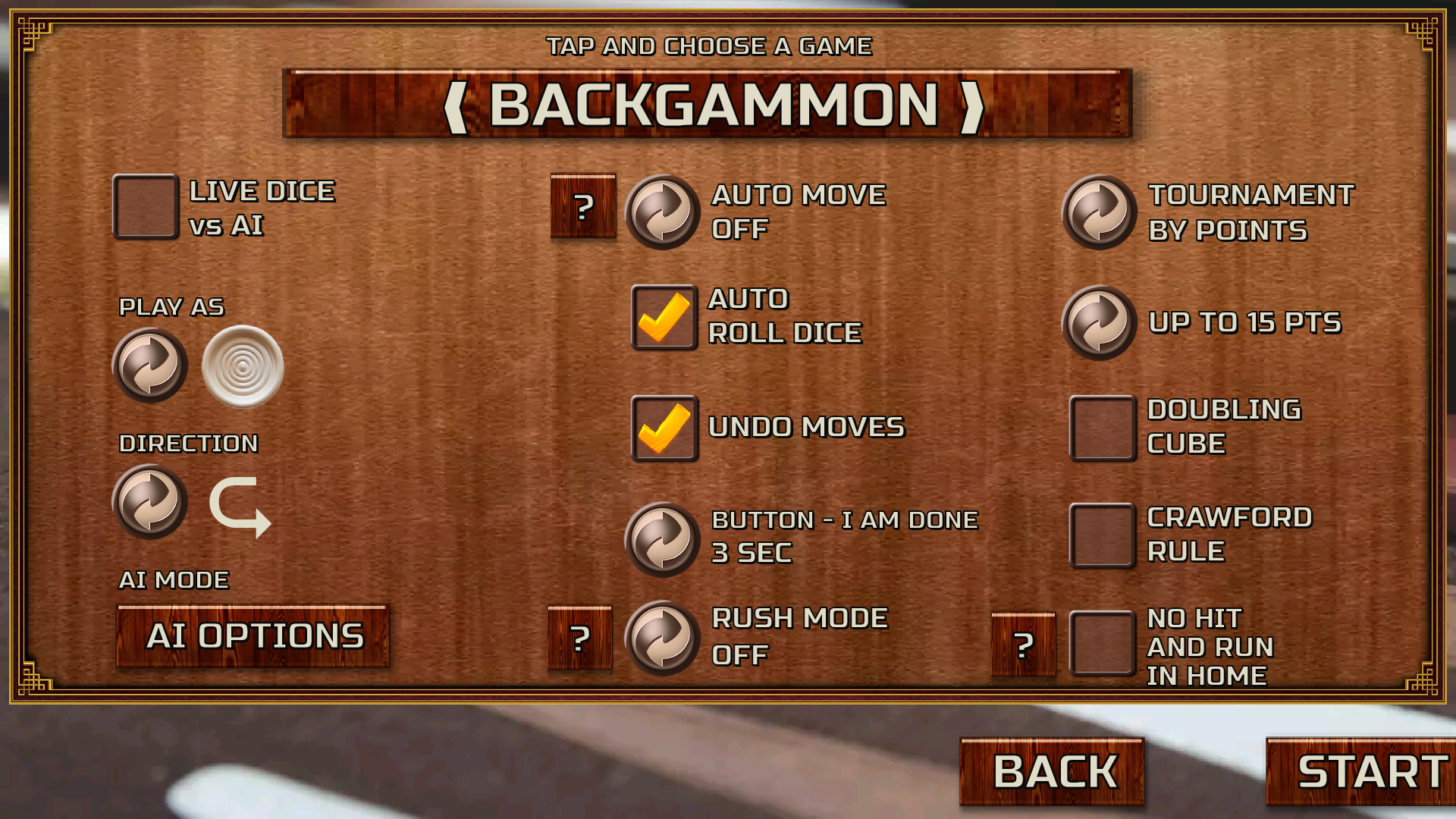Open the Rush Mode help question mark
Screen dimensions: 1456x819
pos(581,637)
